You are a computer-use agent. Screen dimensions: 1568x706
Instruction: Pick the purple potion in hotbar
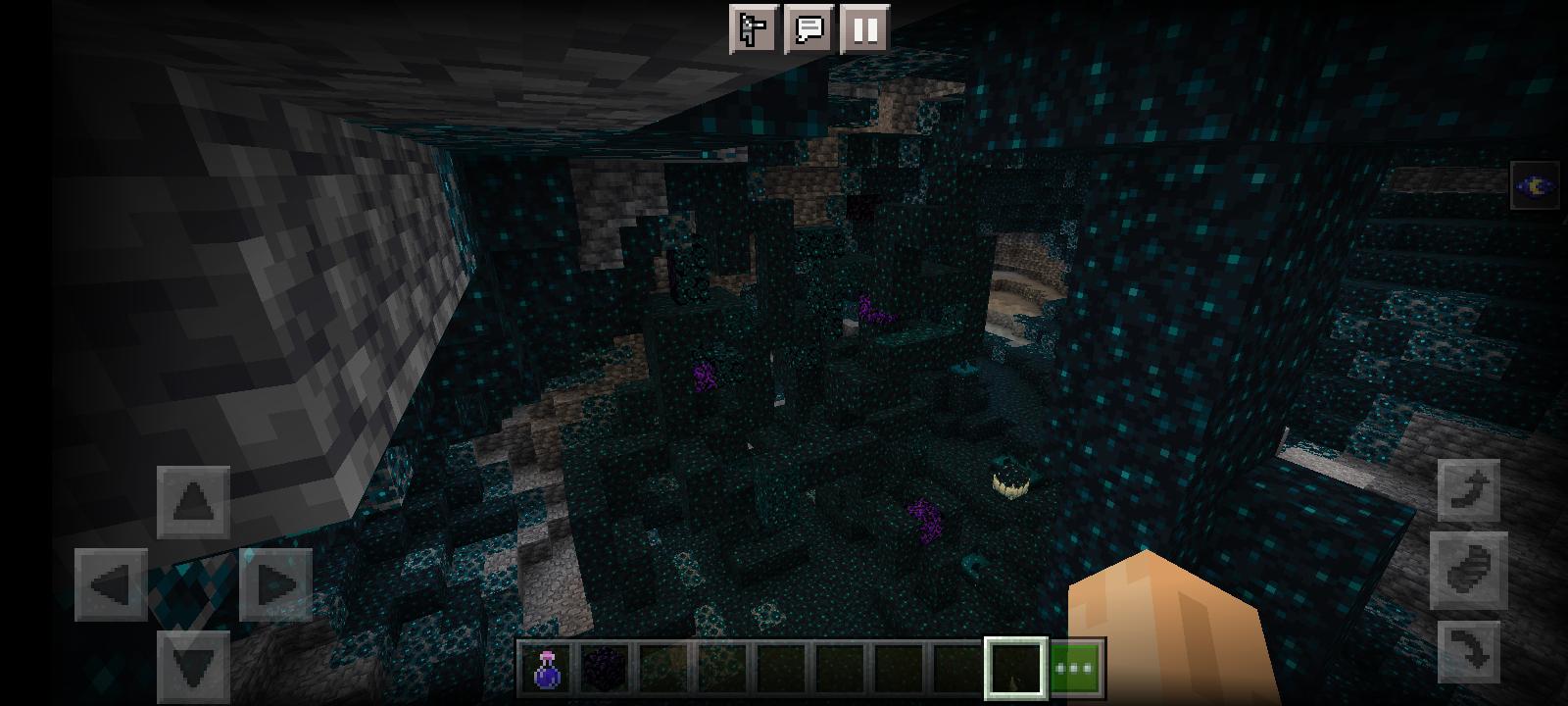coord(545,669)
